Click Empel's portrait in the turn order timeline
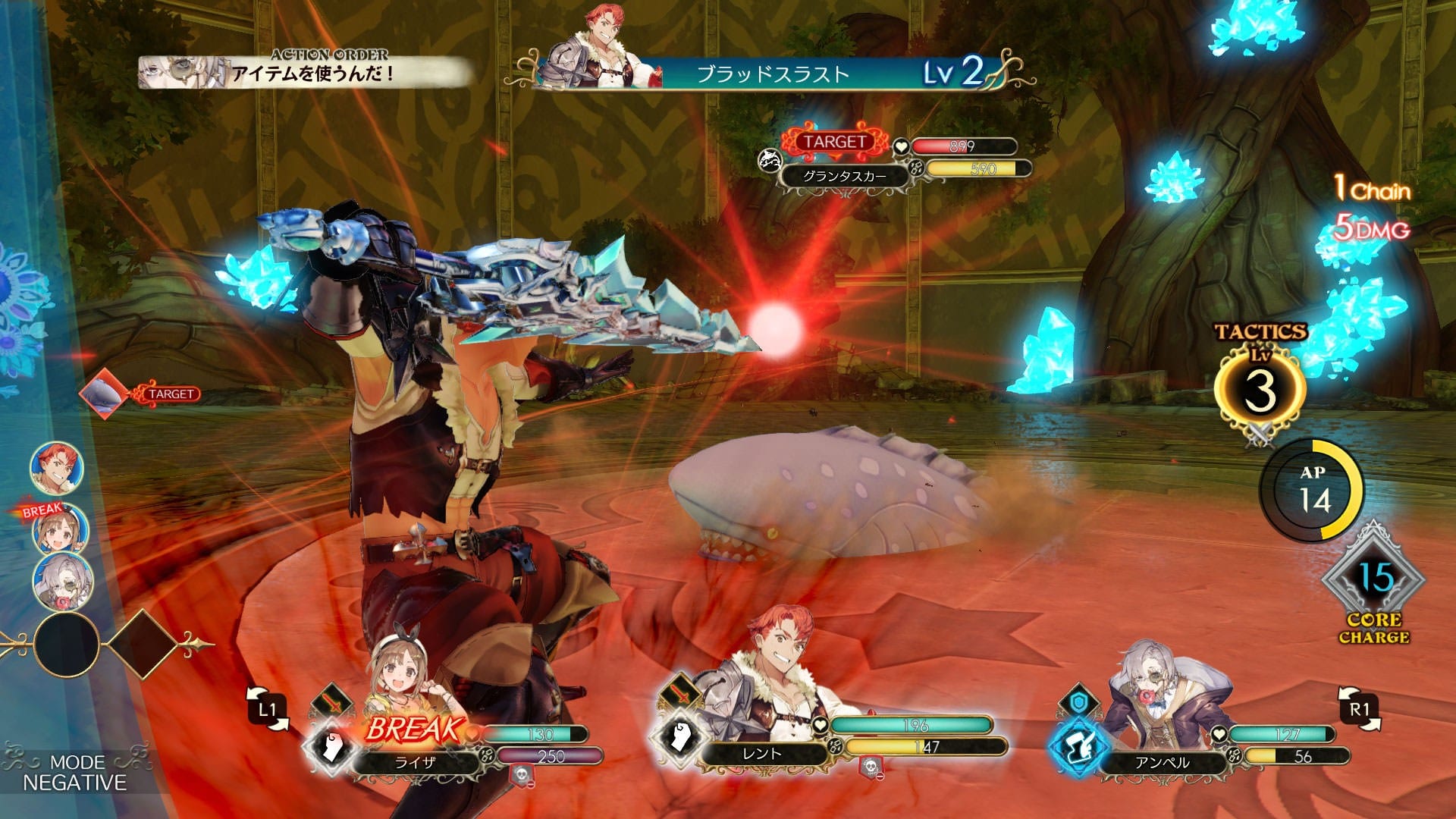Viewport: 1456px width, 819px height. [62, 580]
